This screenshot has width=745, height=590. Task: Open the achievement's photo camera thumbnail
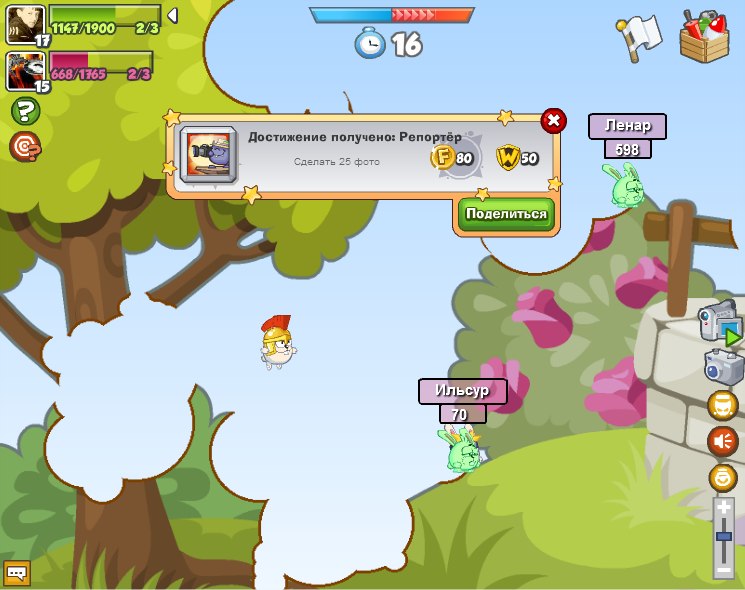tap(208, 155)
